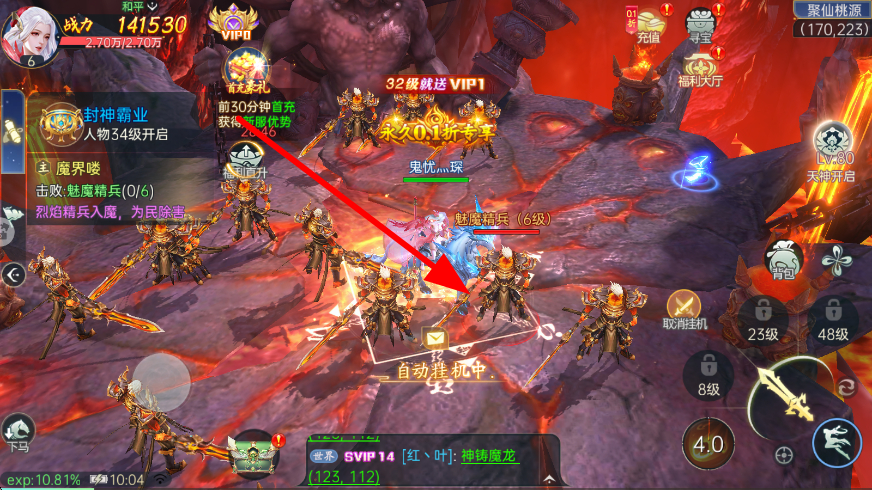Activate the dash skill icon

click(836, 442)
